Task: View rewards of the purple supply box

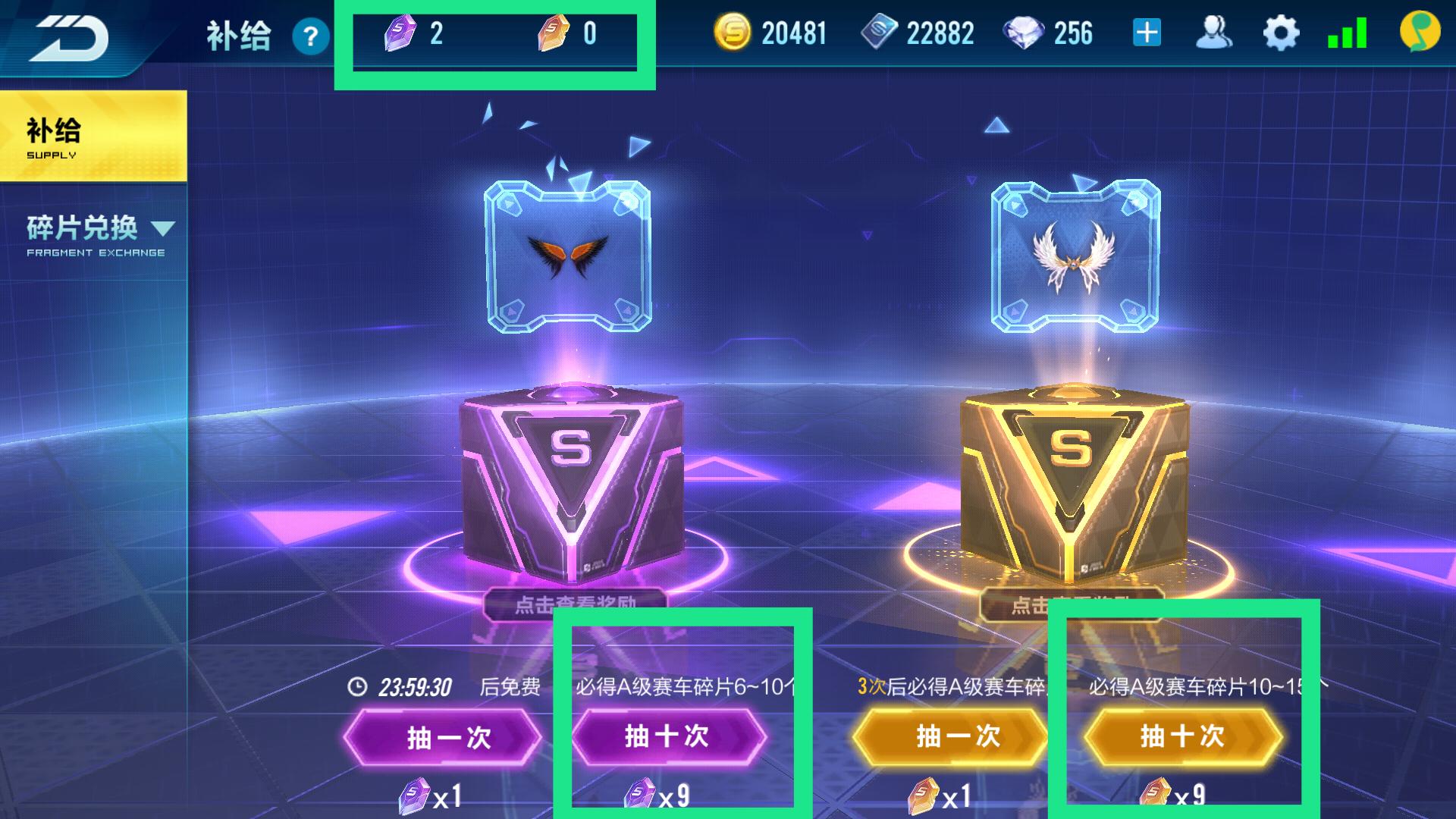Action: point(575,604)
